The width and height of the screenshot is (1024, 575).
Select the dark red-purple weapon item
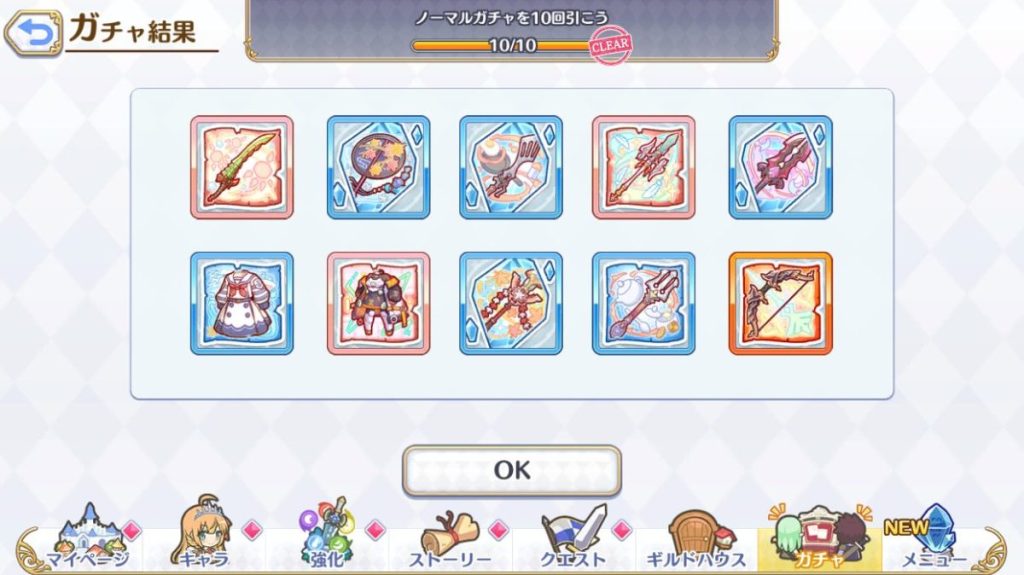pyautogui.click(x=780, y=167)
